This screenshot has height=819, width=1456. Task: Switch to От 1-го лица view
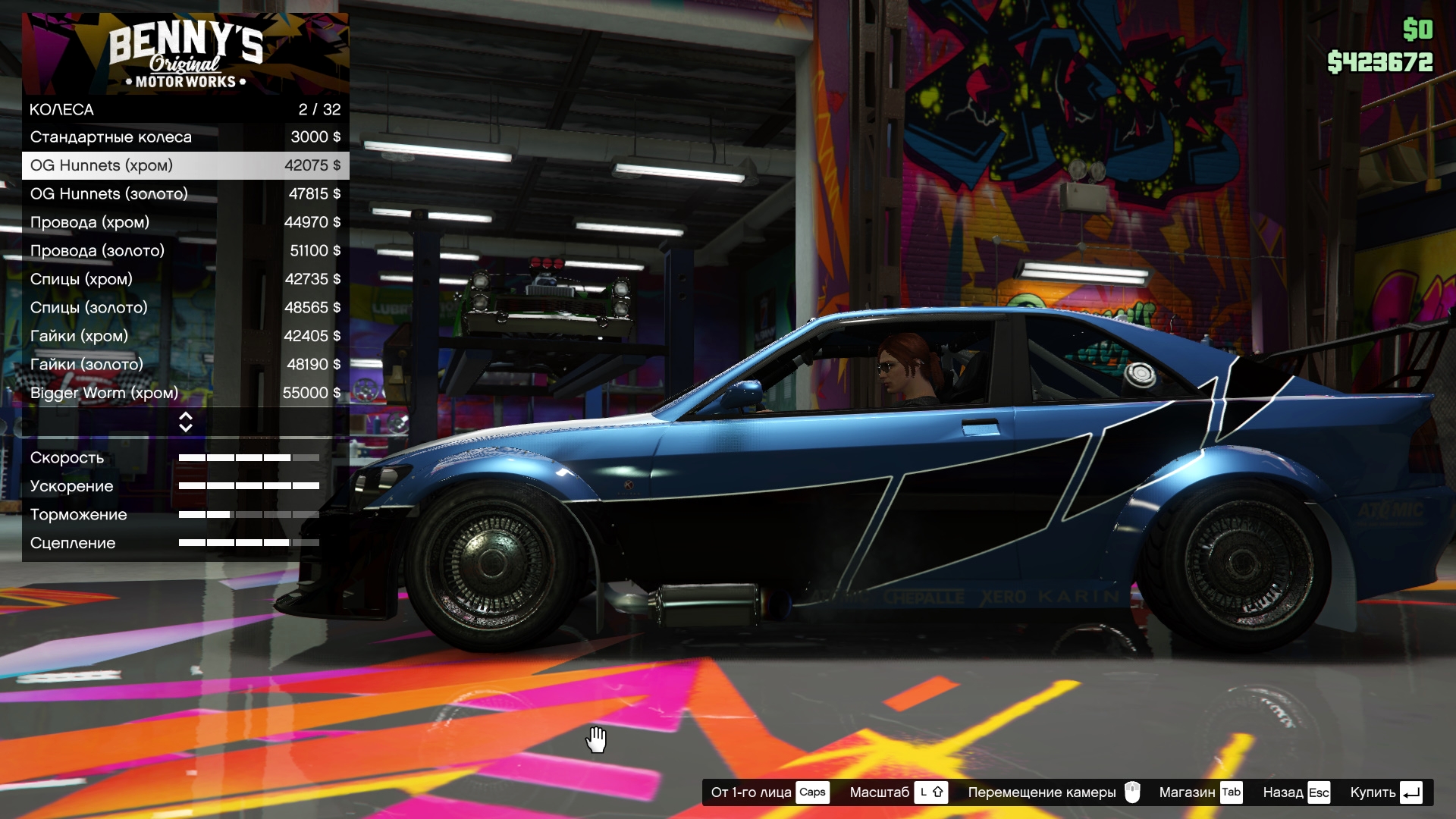769,792
